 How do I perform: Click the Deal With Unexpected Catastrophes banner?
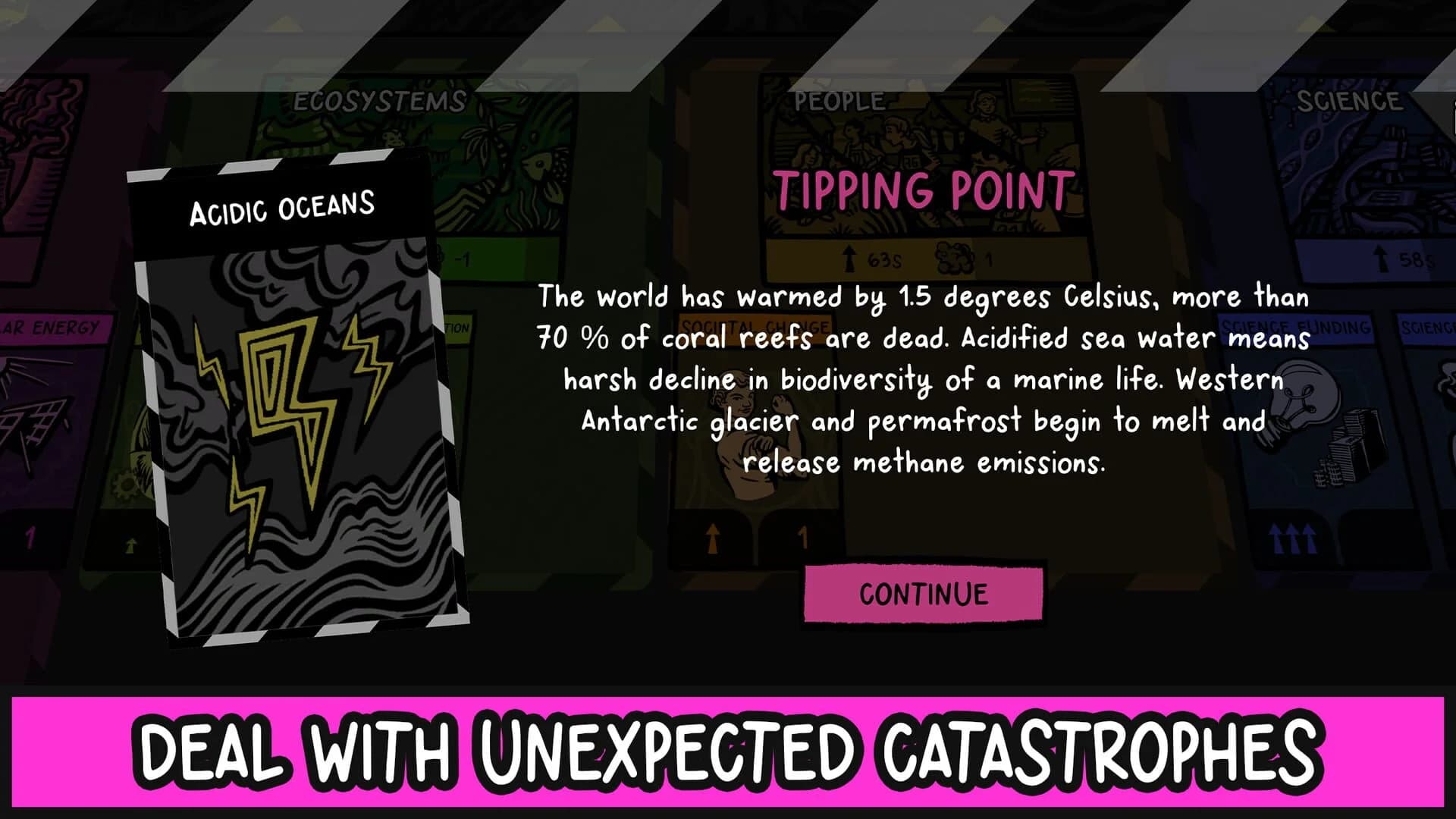pyautogui.click(x=728, y=751)
